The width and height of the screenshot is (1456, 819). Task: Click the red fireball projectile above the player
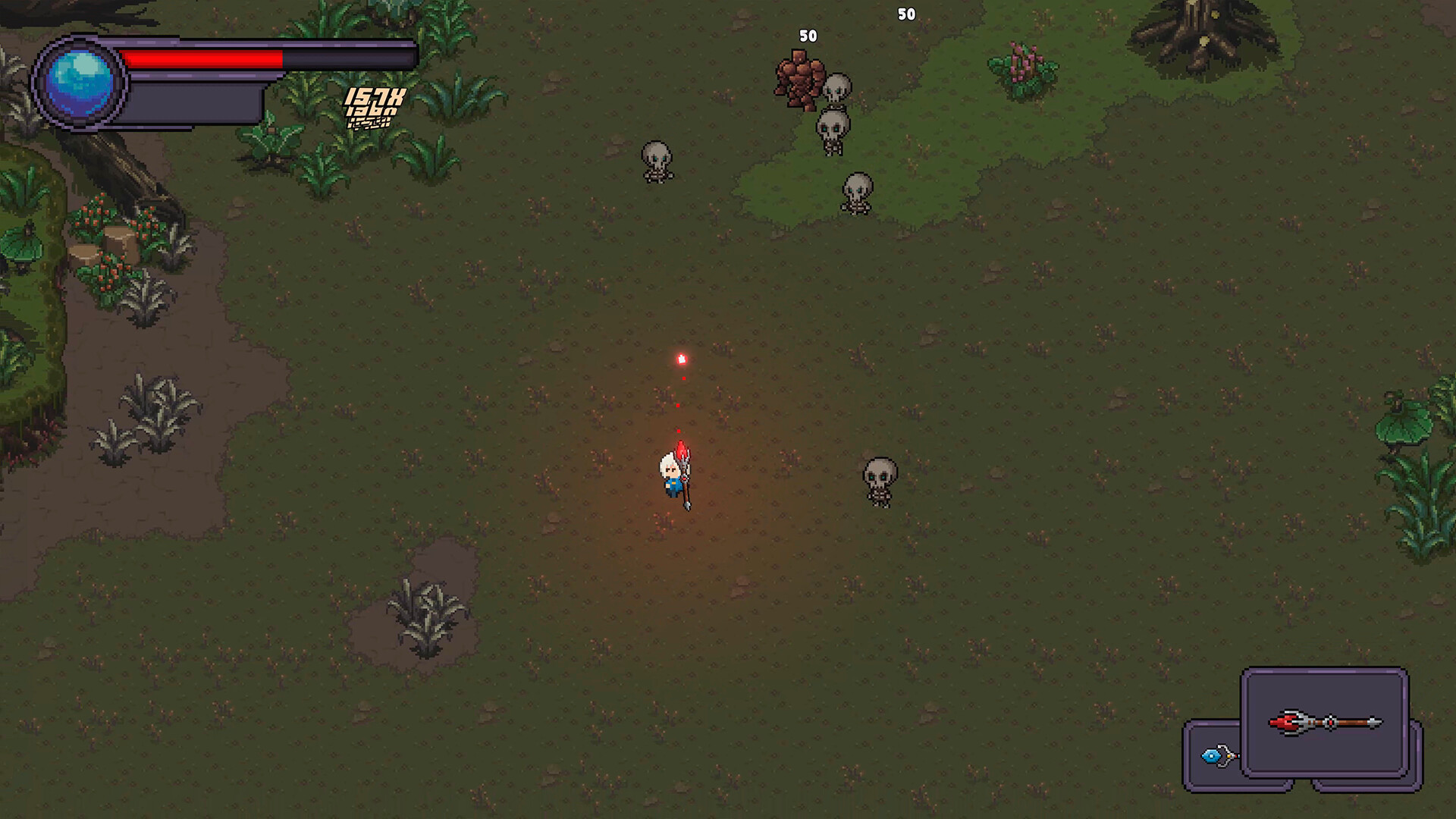680,358
